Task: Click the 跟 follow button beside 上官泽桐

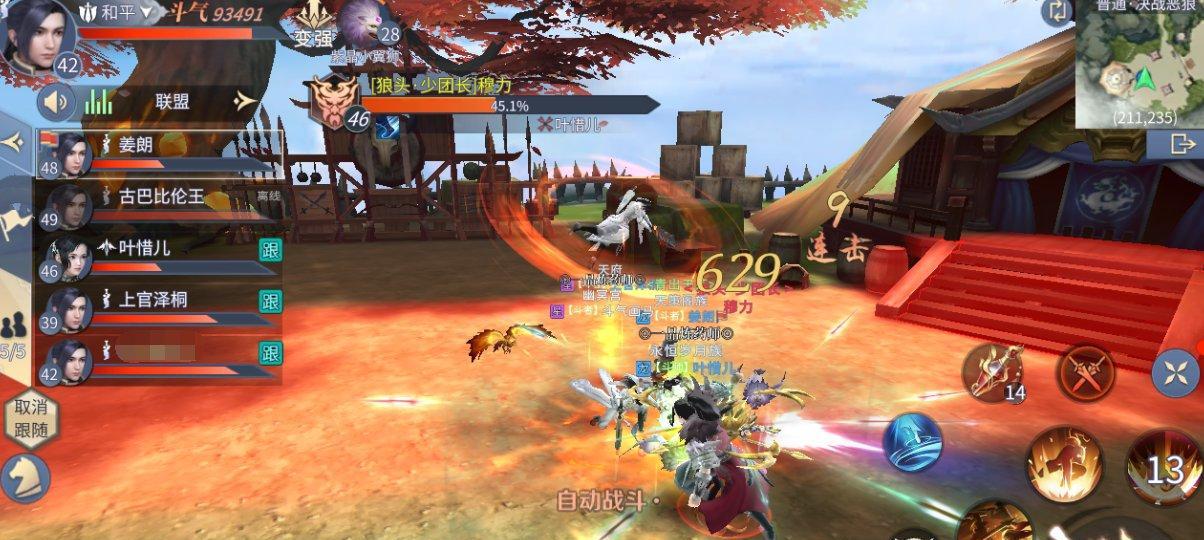Action: (270, 301)
